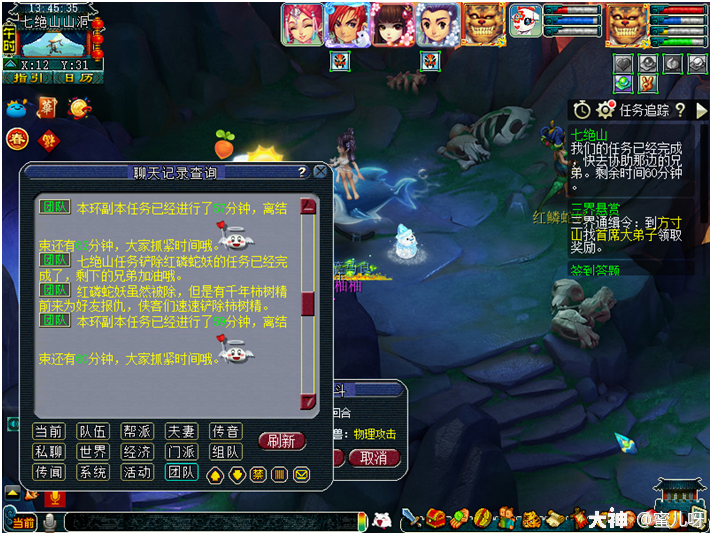712x535 pixels.
Task: Click the mail envelope icon in chat window
Action: (301, 473)
